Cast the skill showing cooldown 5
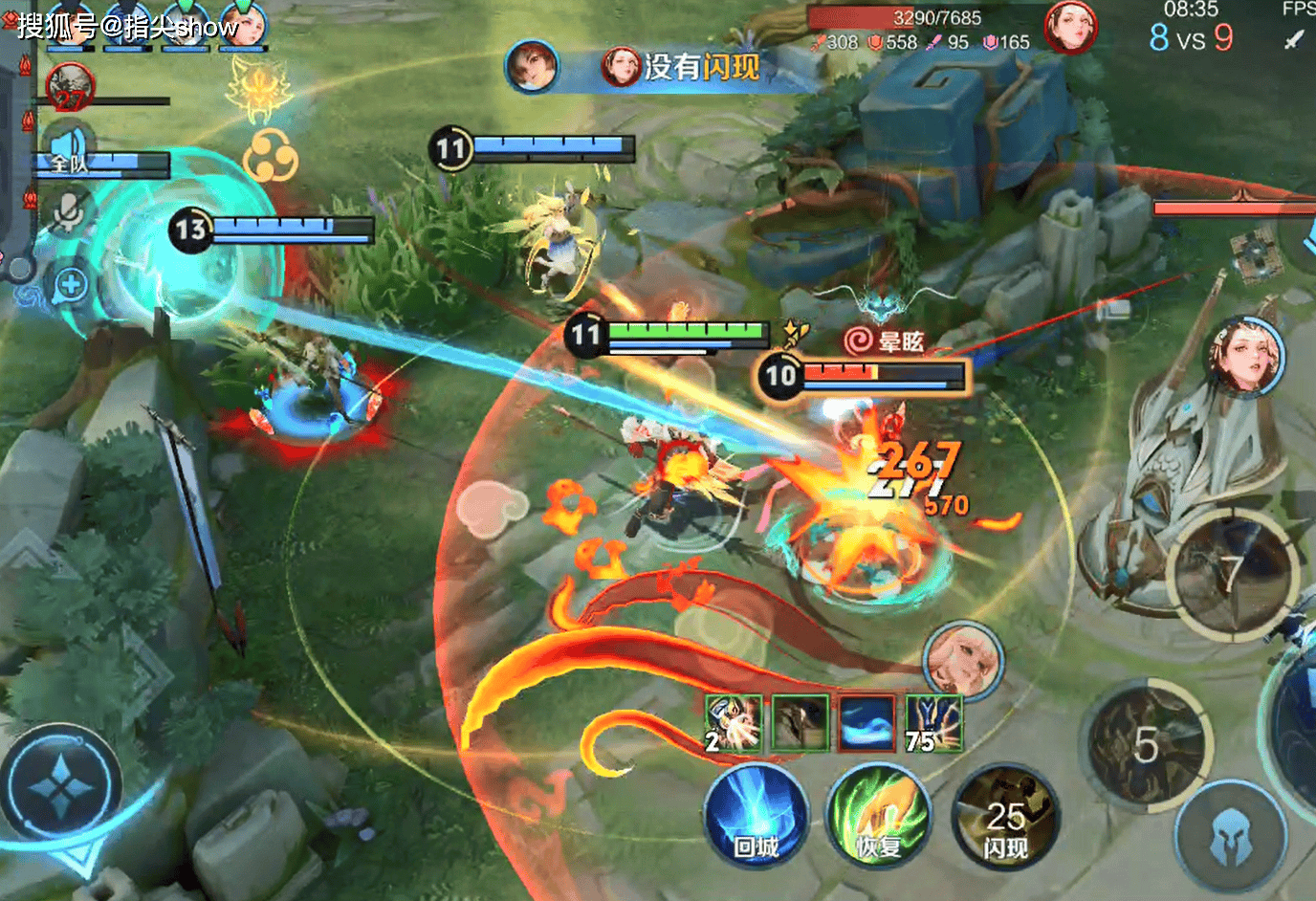 tap(1145, 745)
